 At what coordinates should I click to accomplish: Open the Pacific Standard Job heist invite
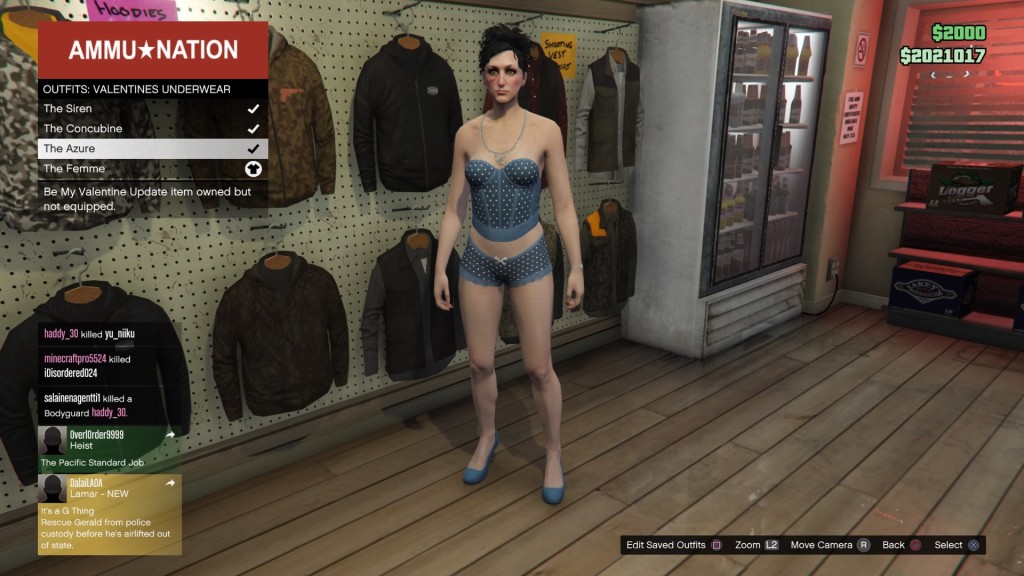[109, 448]
